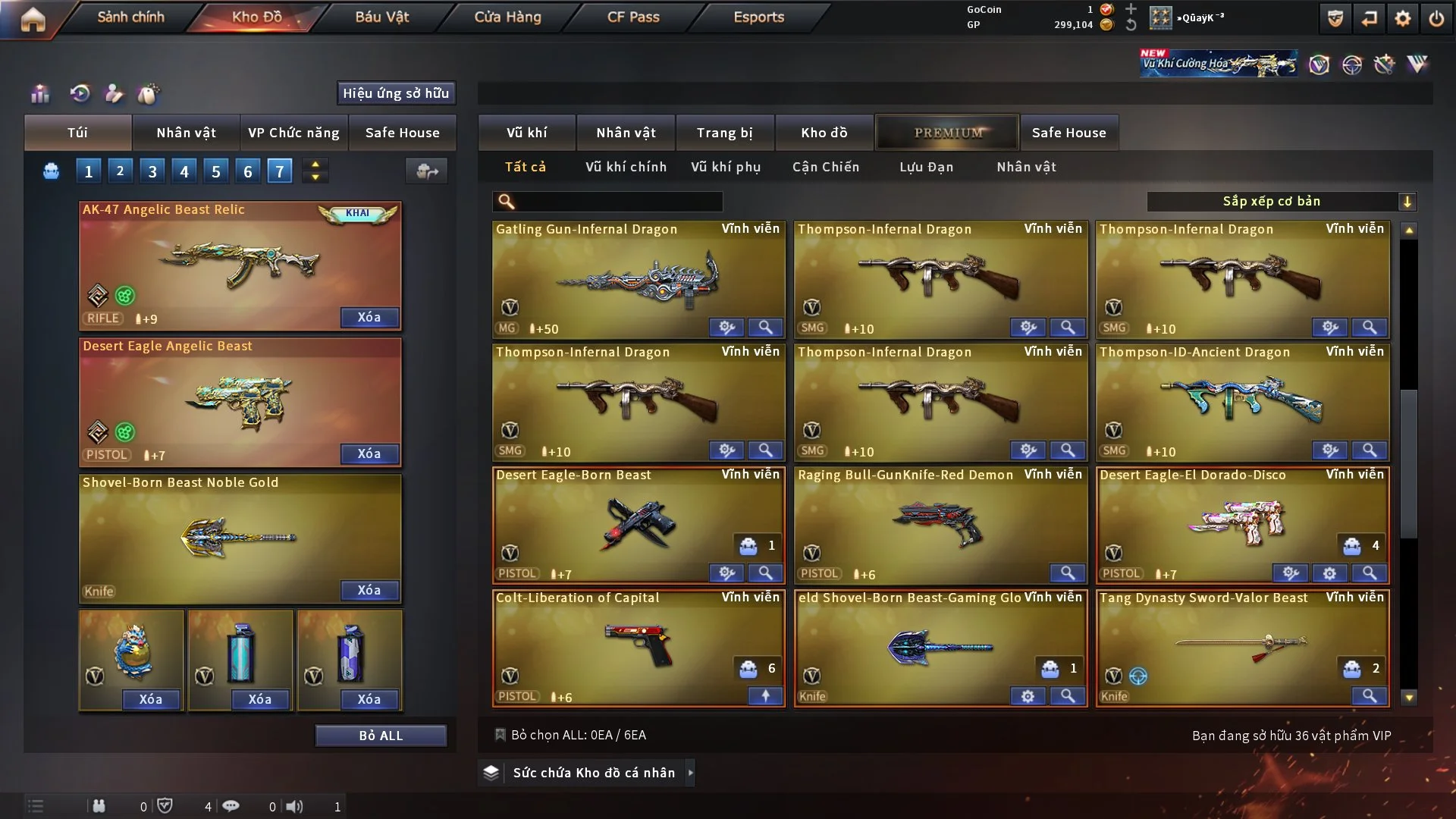Open the Sắp xếp cơ bản dropdown
This screenshot has width=1456, height=819.
click(x=1281, y=201)
